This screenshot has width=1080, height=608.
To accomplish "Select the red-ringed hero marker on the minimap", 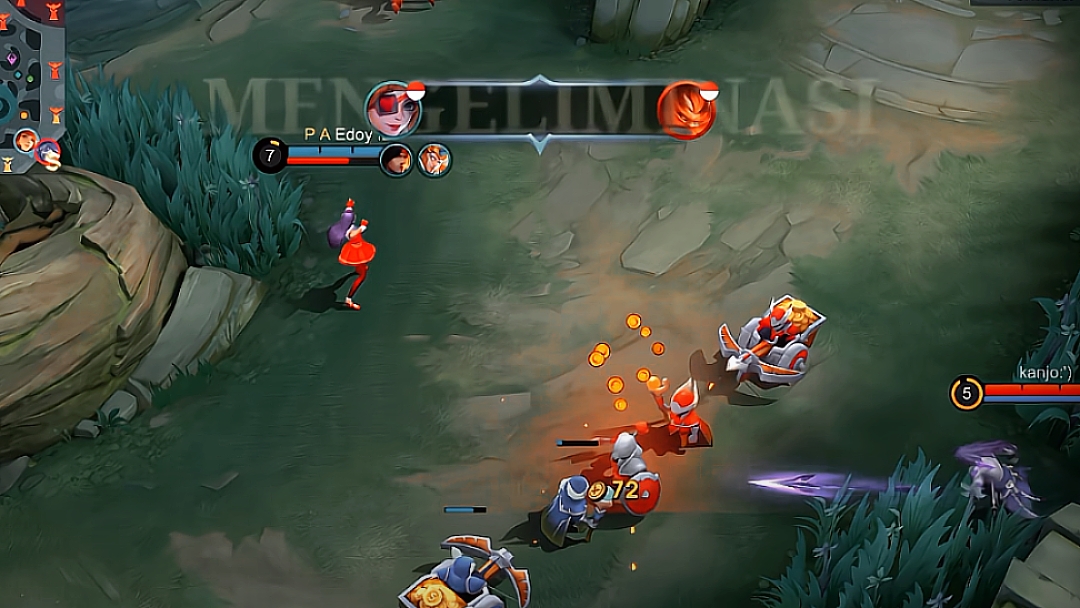I will click(x=47, y=154).
